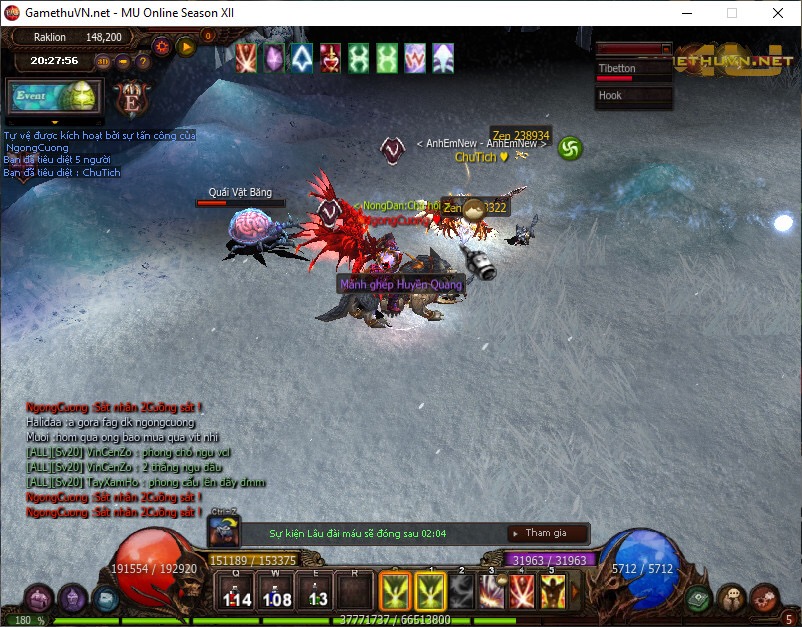Open the question mark help button
This screenshot has height=627, width=802.
click(143, 61)
